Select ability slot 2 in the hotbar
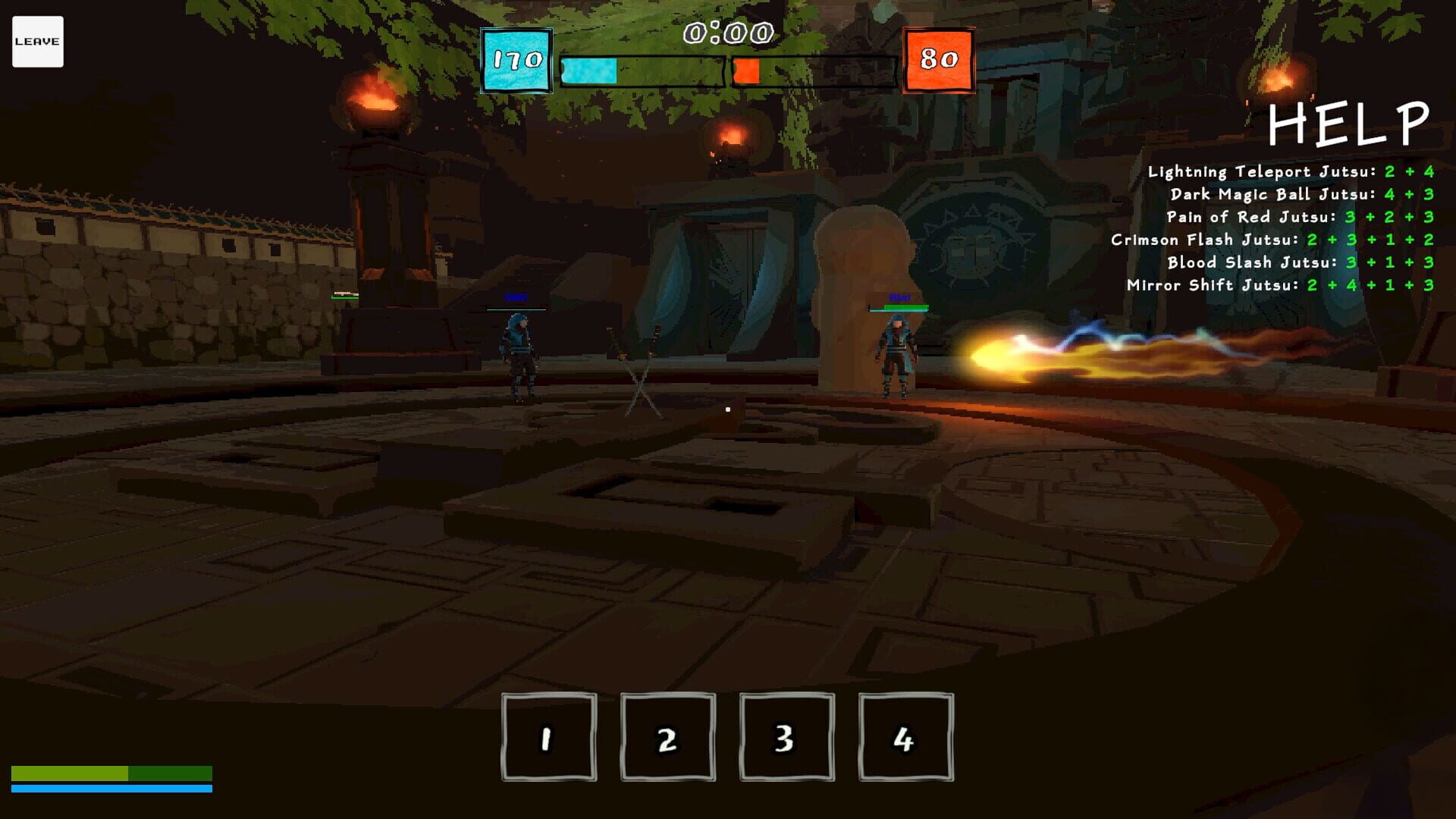This screenshot has height=819, width=1456. [666, 736]
